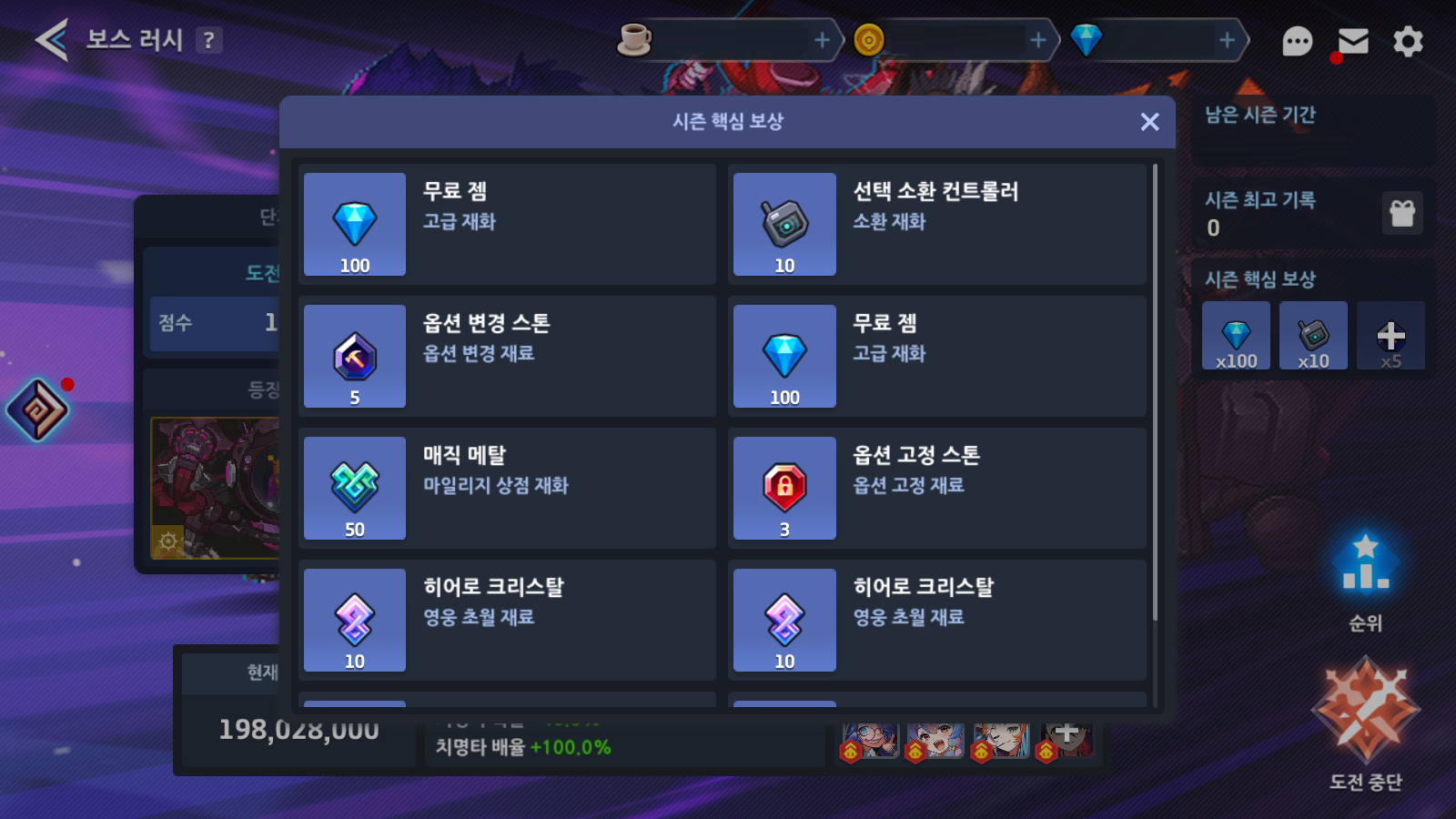The width and height of the screenshot is (1456, 819).
Task: Close the 시즌 핵심 보상 popup
Action: [1149, 122]
